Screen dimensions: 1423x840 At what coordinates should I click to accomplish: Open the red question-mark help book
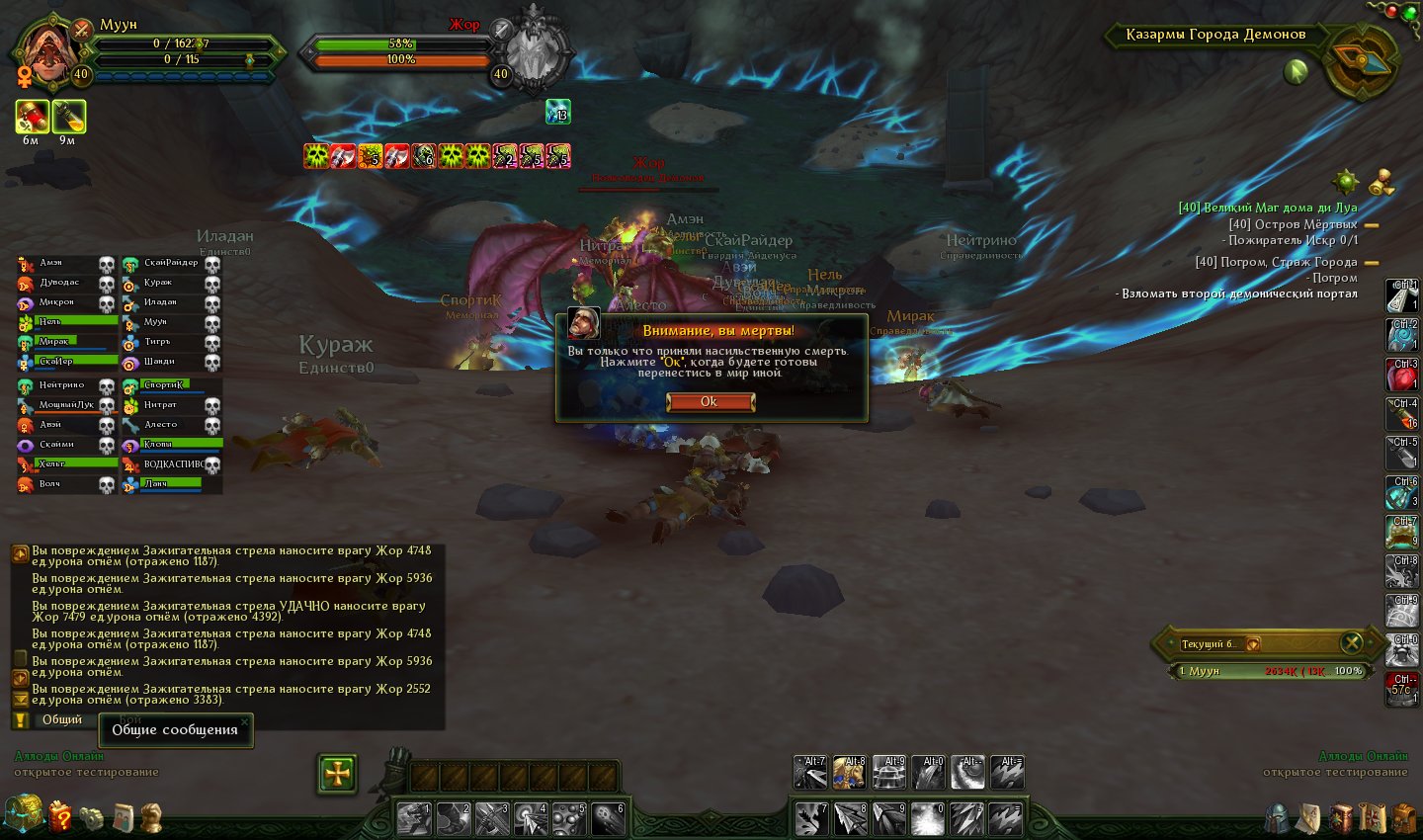[60, 816]
